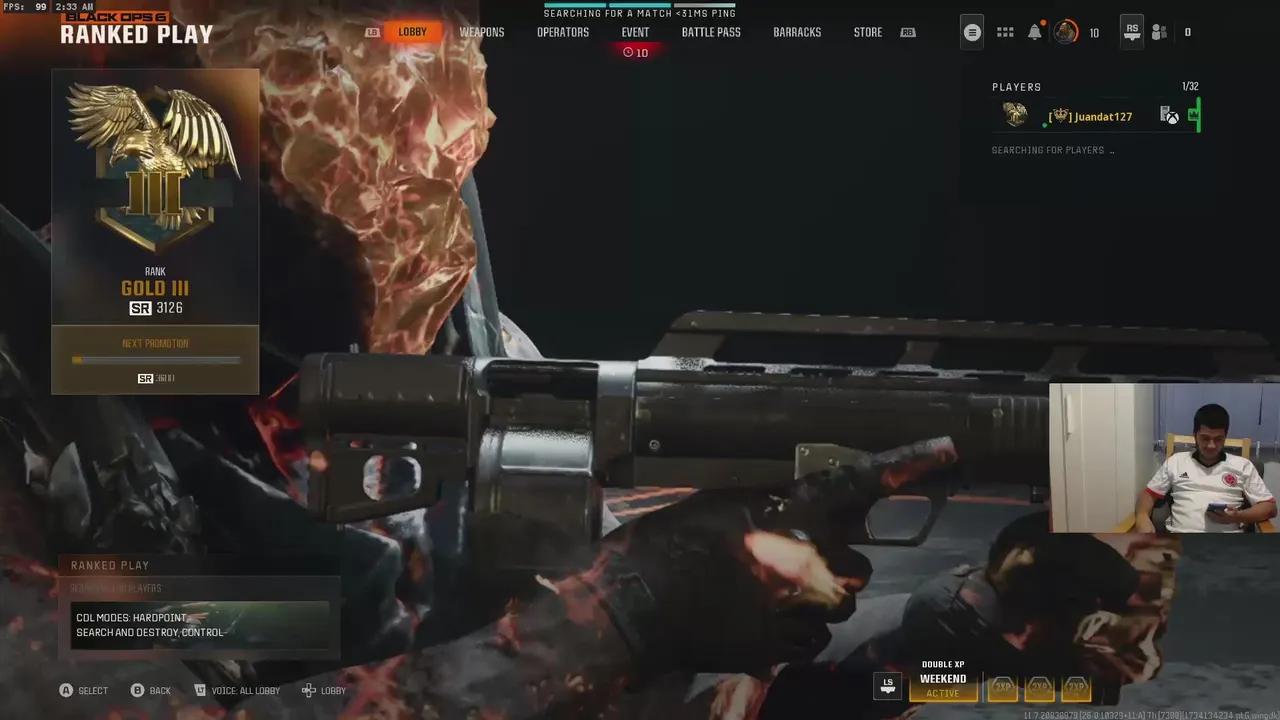1280x720 pixels.
Task: Expand the Ranked Play modes description panel
Action: point(200,624)
